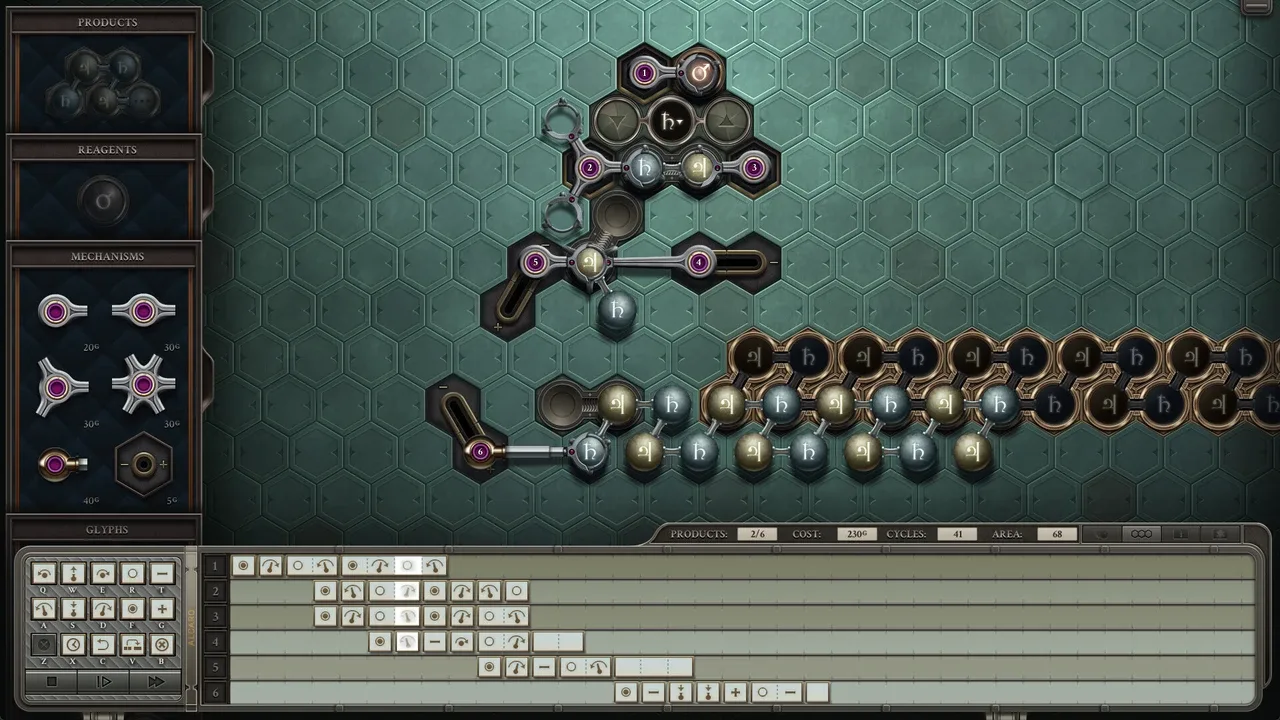Step the simulation forward one cycle
The image size is (1280, 720).
[104, 682]
